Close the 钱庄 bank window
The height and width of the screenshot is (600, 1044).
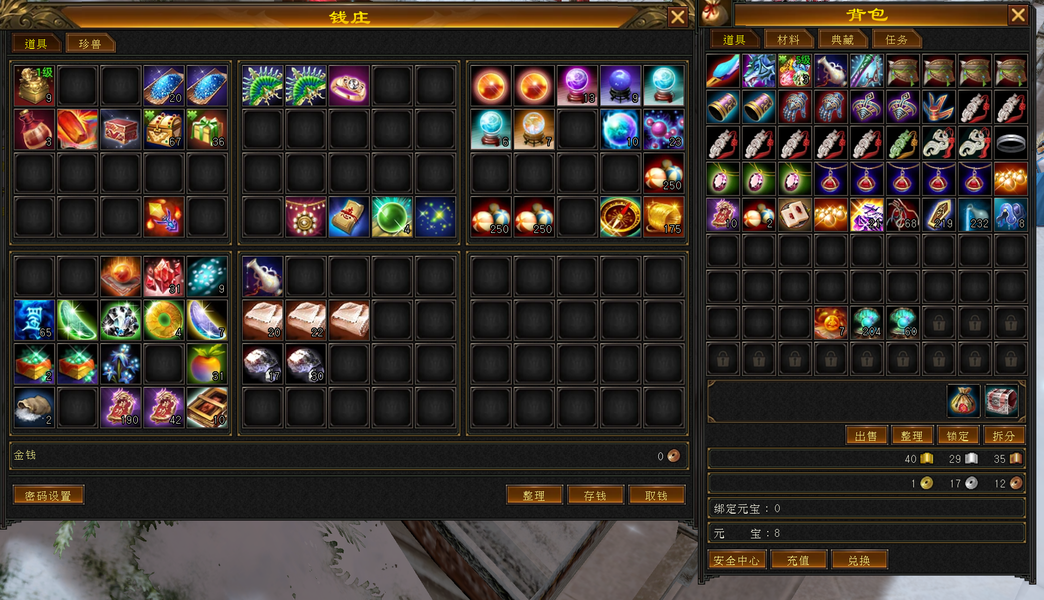coord(677,17)
